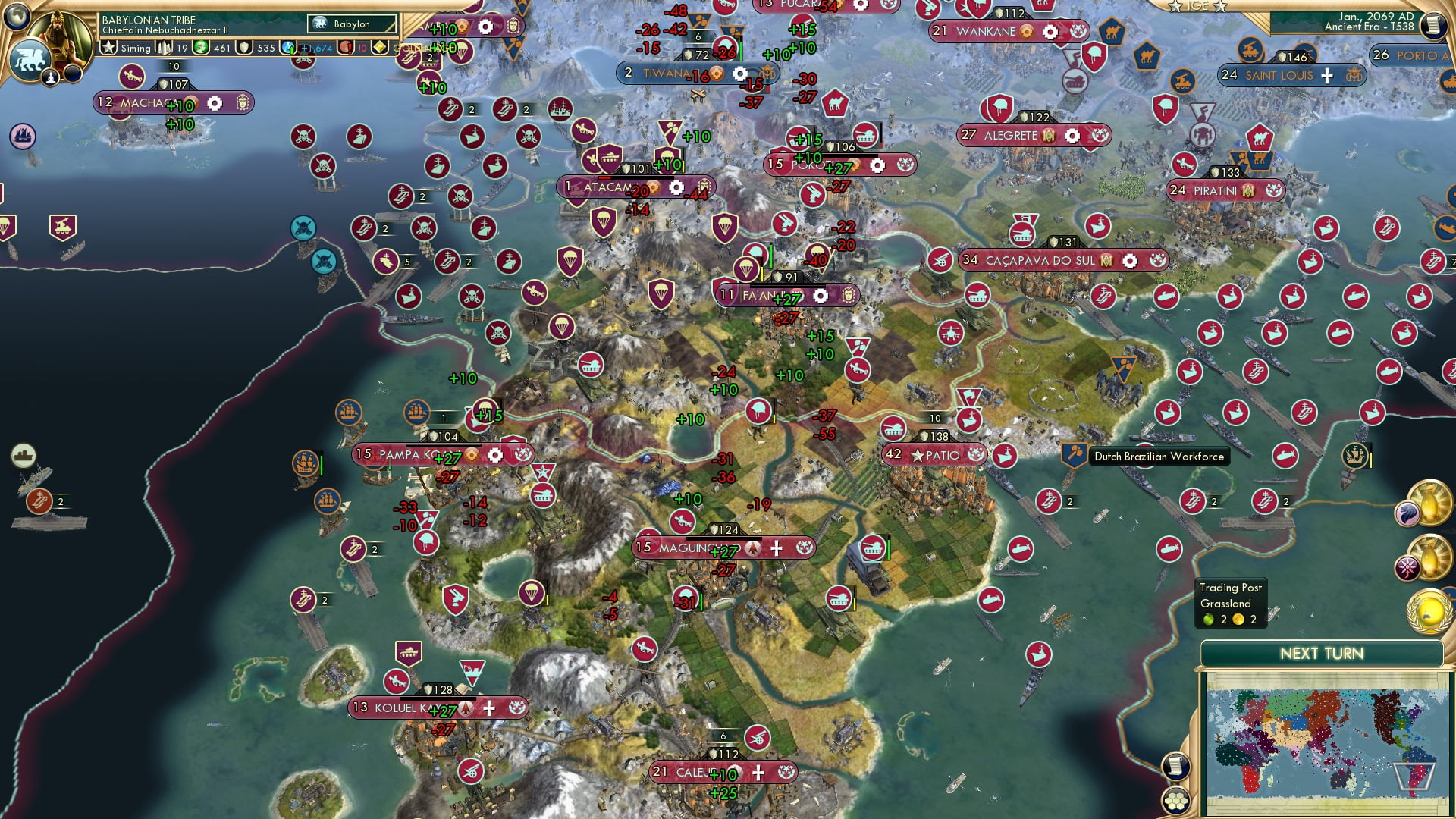Viewport: 1456px width, 819px height.
Task: Click the Singapore lion notification icon
Action: [1407, 514]
